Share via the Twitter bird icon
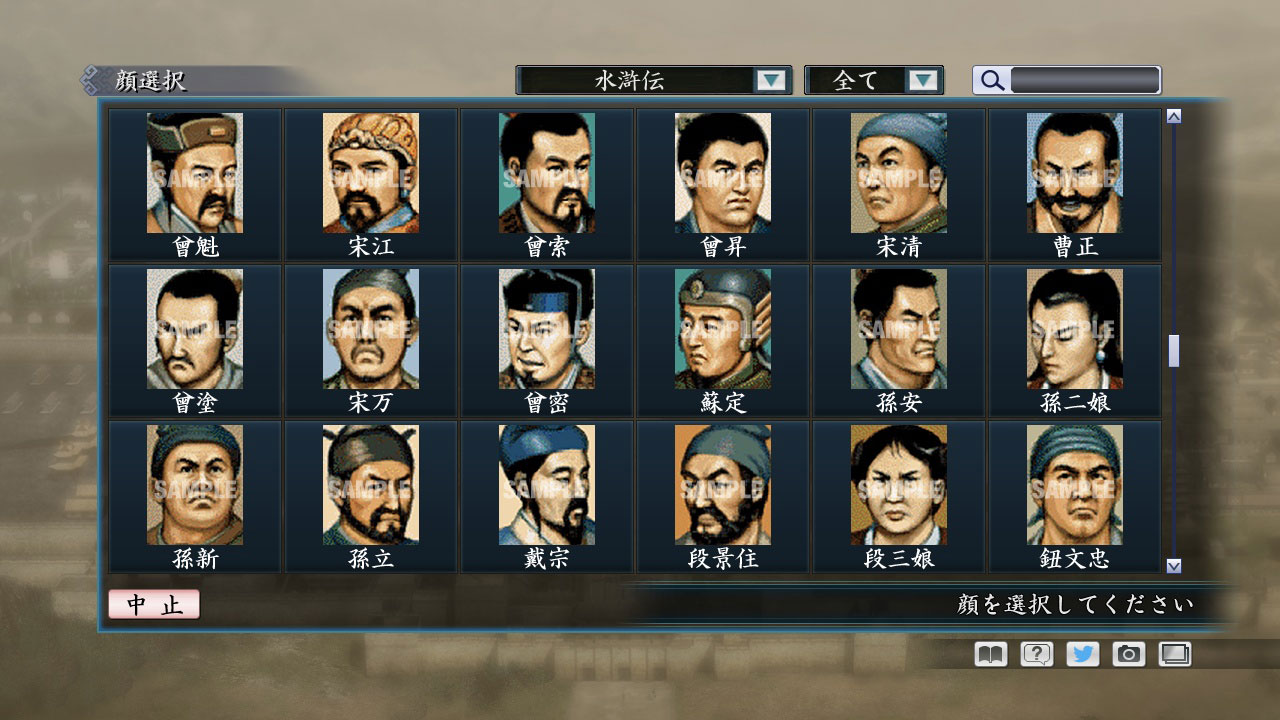 [1082, 654]
